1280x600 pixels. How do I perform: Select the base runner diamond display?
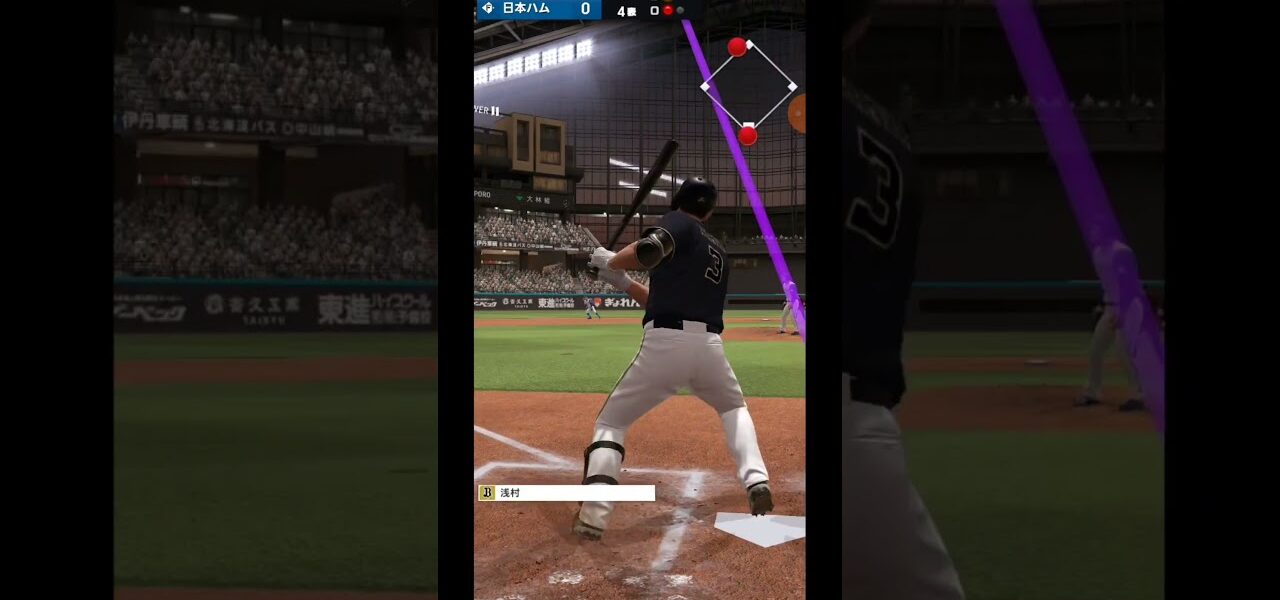point(748,87)
